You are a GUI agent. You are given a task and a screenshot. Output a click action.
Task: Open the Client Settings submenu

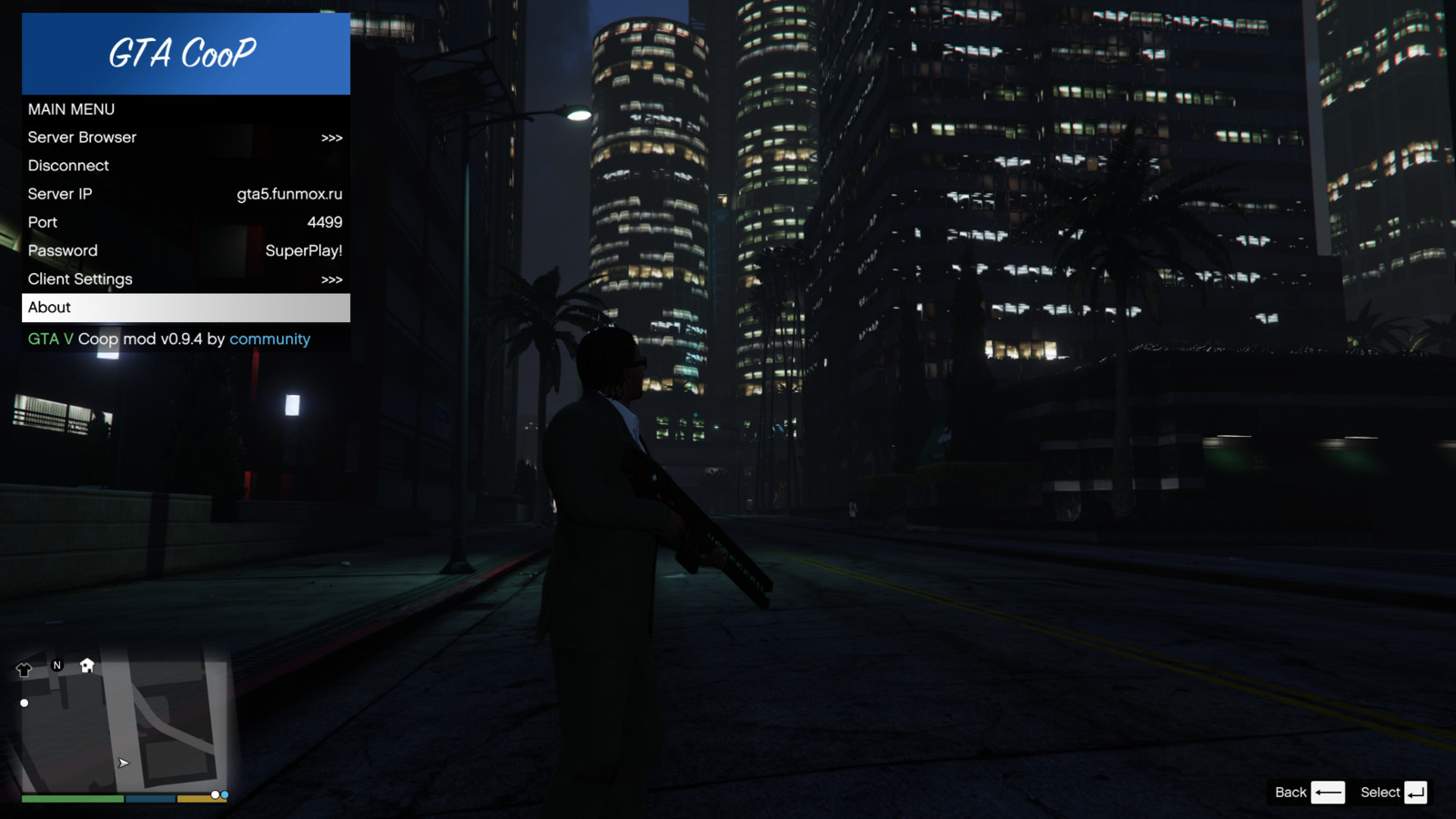tap(185, 279)
